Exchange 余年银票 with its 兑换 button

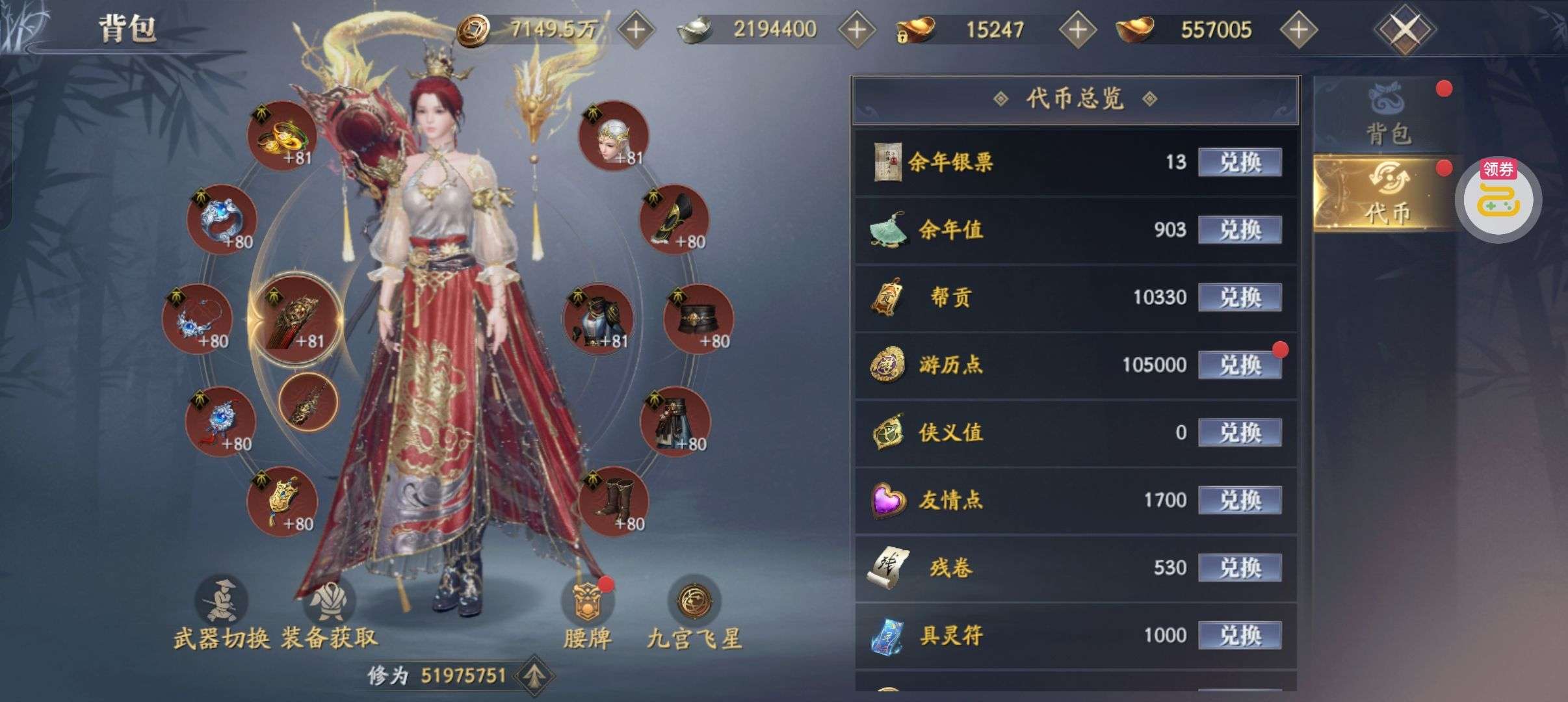click(1239, 162)
